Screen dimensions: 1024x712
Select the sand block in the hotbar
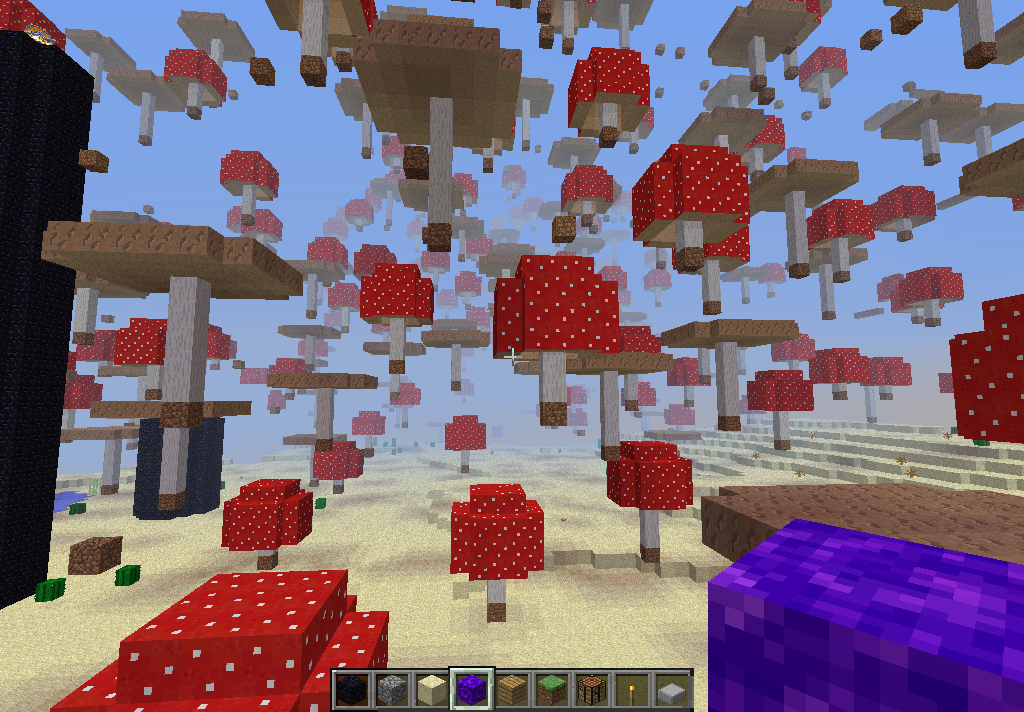tap(431, 689)
